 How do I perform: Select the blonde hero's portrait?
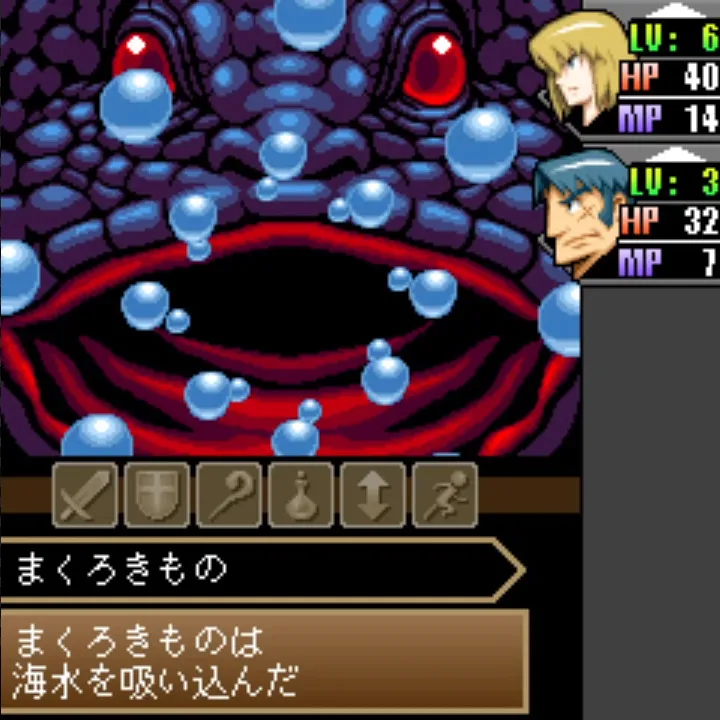[577, 68]
